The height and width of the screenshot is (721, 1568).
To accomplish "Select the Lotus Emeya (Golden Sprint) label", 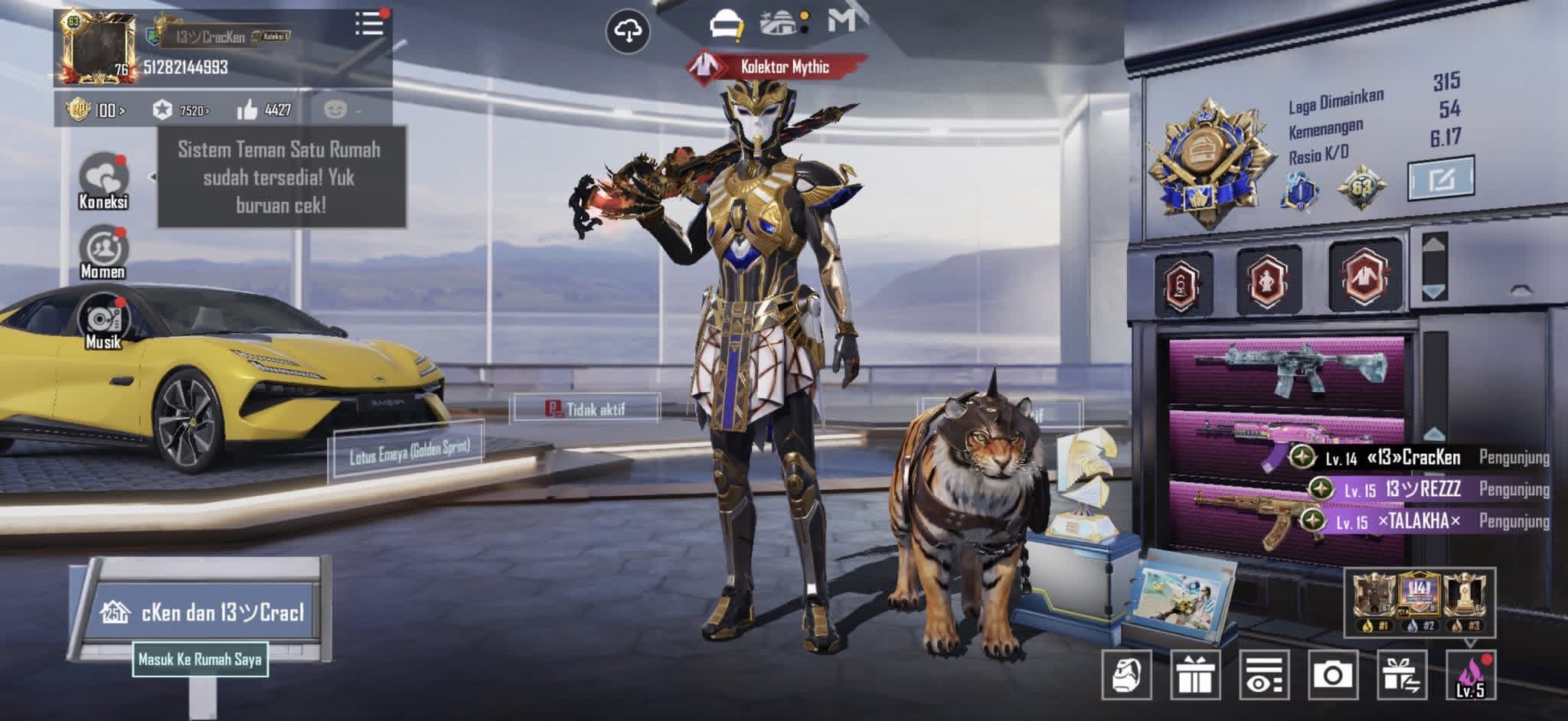I will pos(409,452).
